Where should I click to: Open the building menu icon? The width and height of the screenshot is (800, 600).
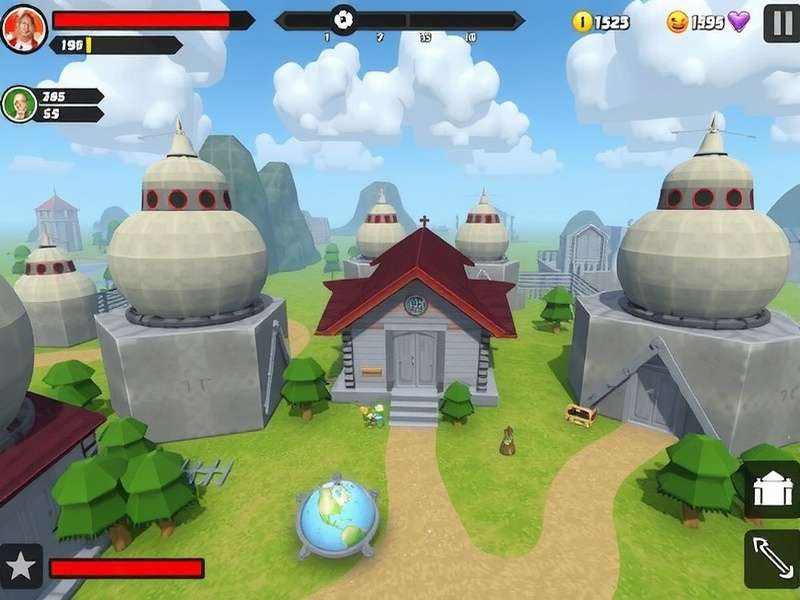click(x=771, y=489)
